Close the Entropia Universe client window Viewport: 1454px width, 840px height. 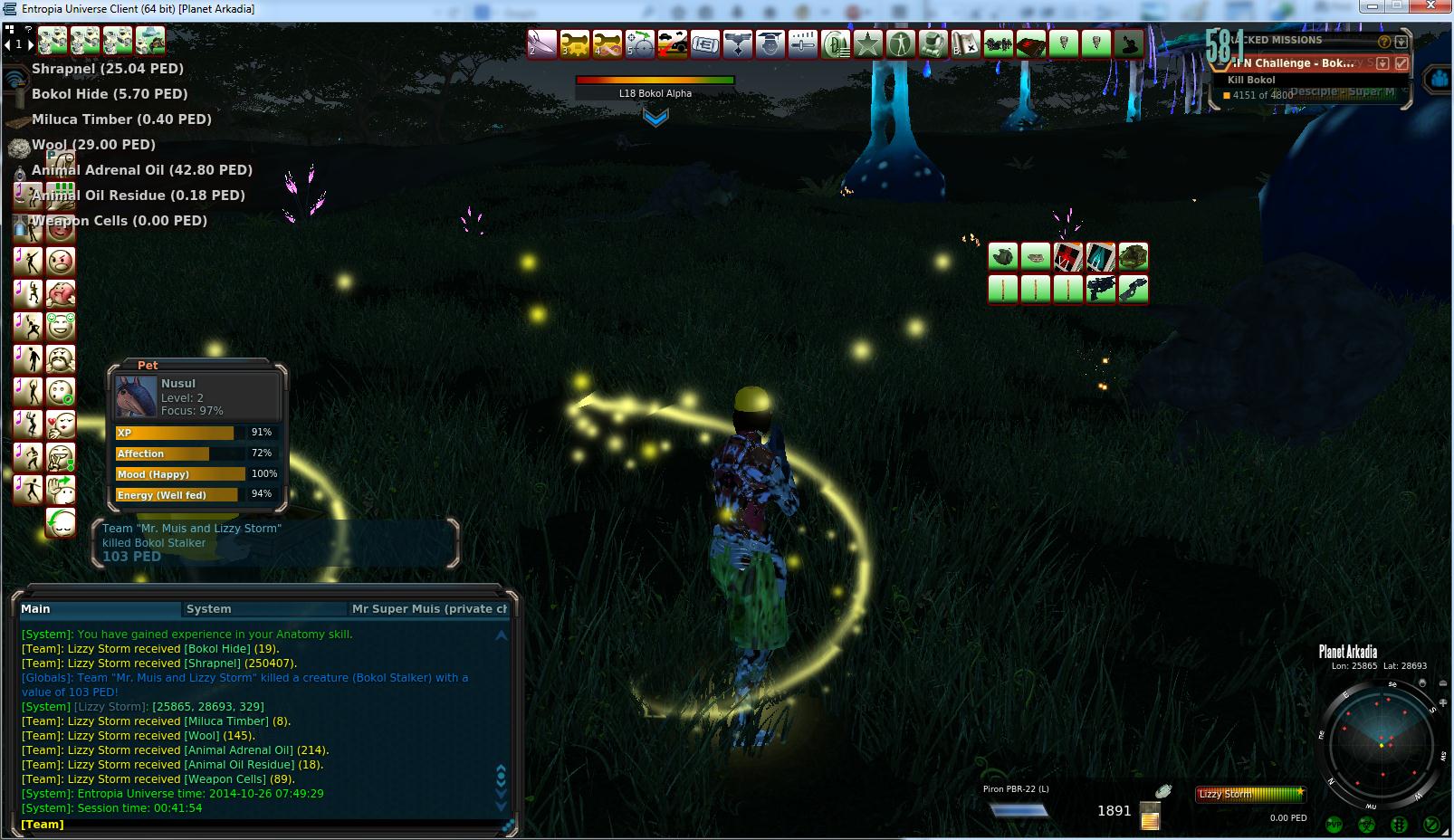1429,7
